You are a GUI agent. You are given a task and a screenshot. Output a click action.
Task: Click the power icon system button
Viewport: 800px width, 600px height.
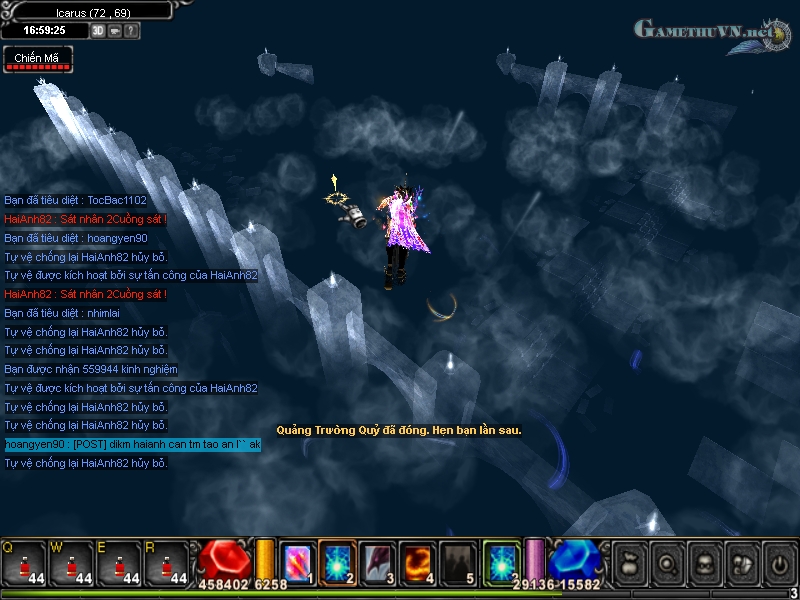pyautogui.click(x=778, y=565)
